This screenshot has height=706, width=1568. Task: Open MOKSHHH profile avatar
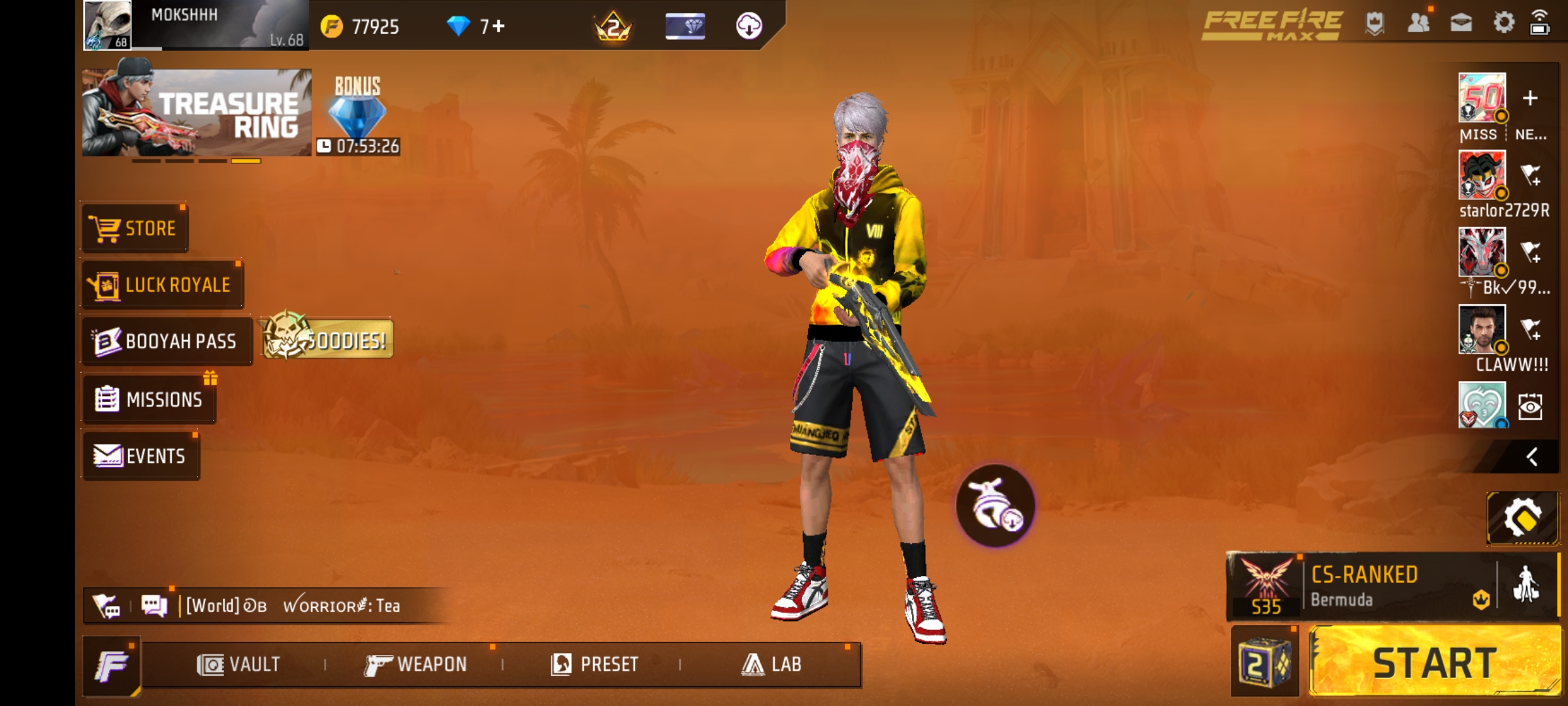(108, 26)
